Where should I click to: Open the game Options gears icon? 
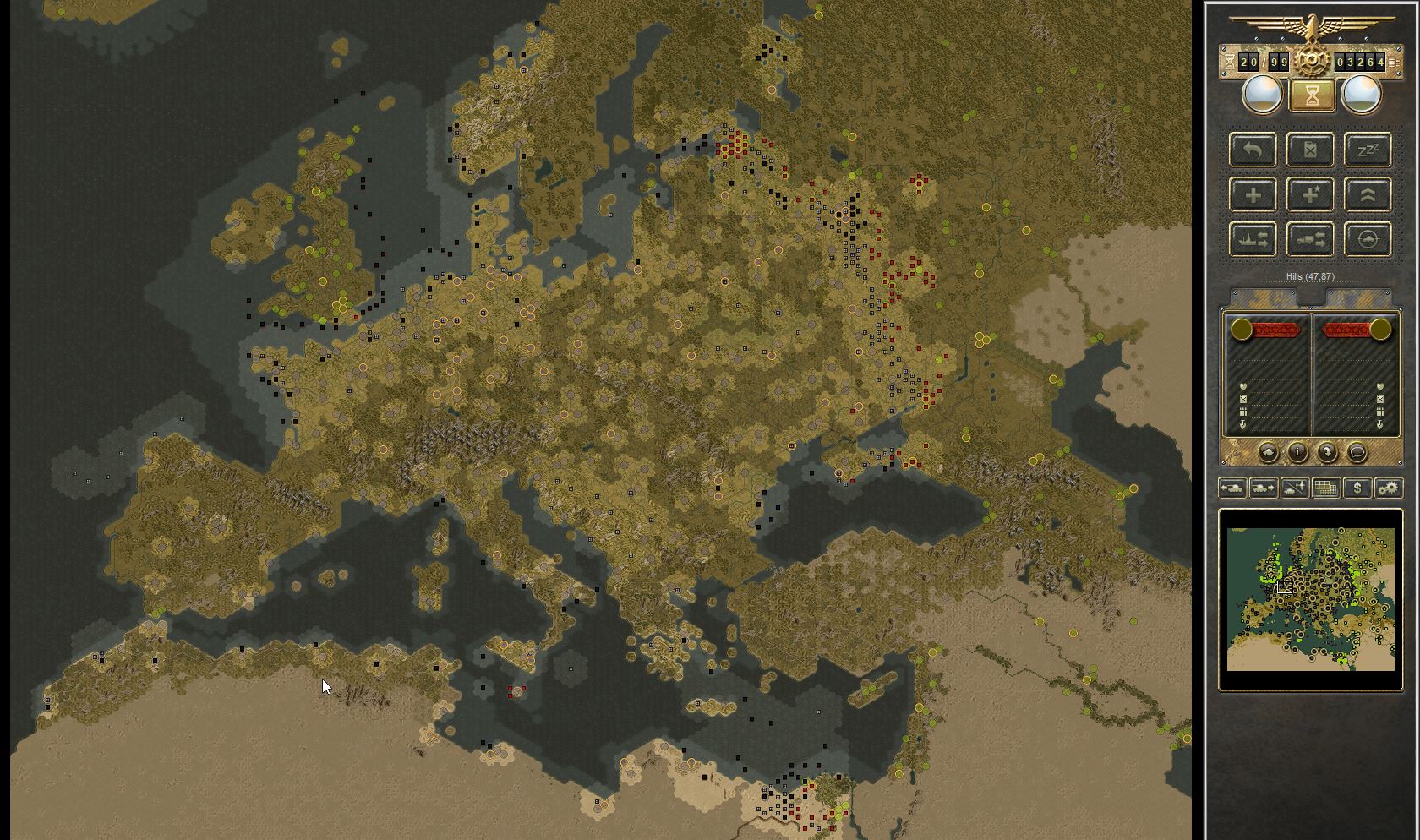(x=1389, y=488)
